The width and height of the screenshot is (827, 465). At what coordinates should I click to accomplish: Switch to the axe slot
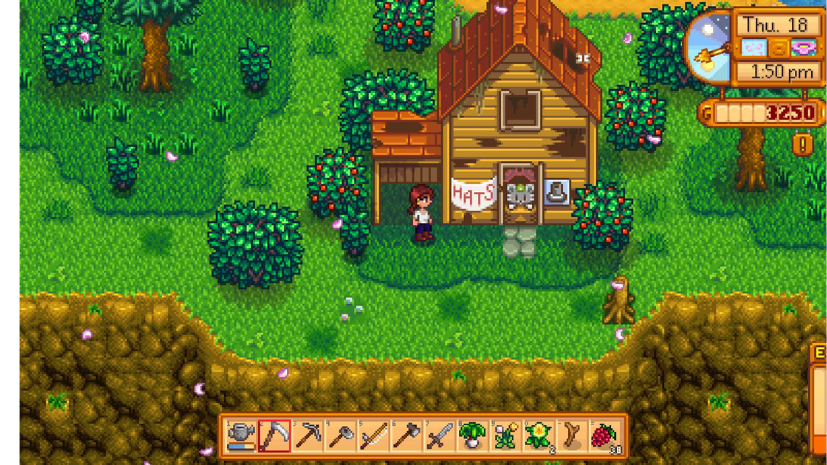pyautogui.click(x=406, y=435)
